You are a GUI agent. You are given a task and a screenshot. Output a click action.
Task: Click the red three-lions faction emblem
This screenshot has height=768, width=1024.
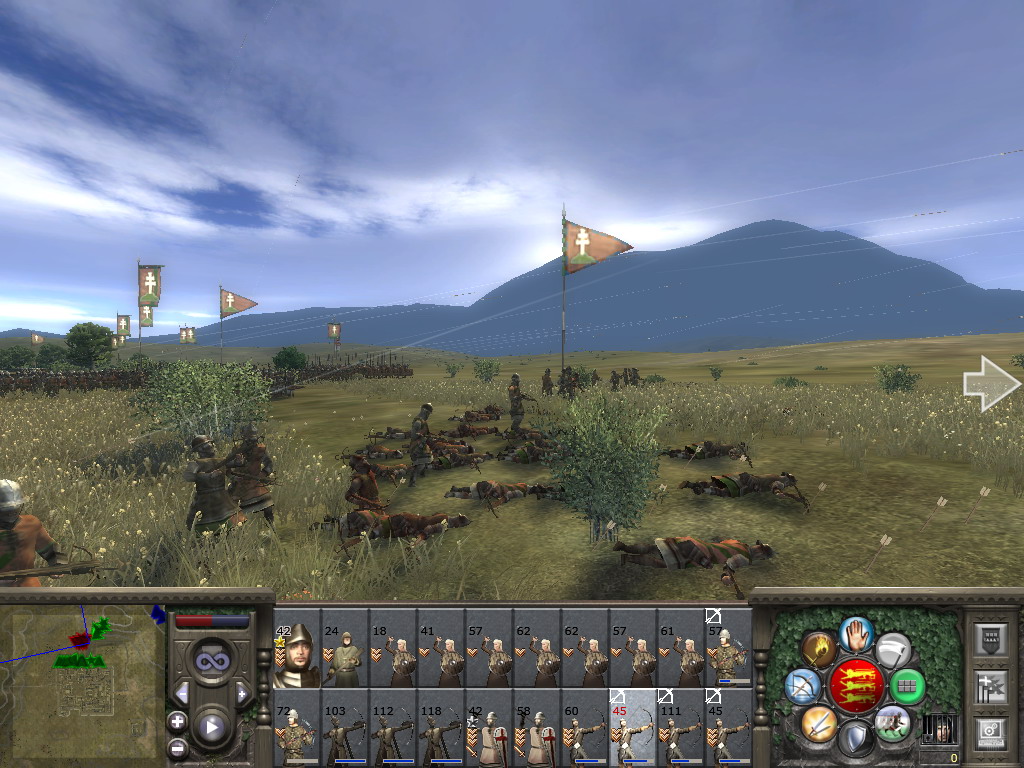(856, 686)
